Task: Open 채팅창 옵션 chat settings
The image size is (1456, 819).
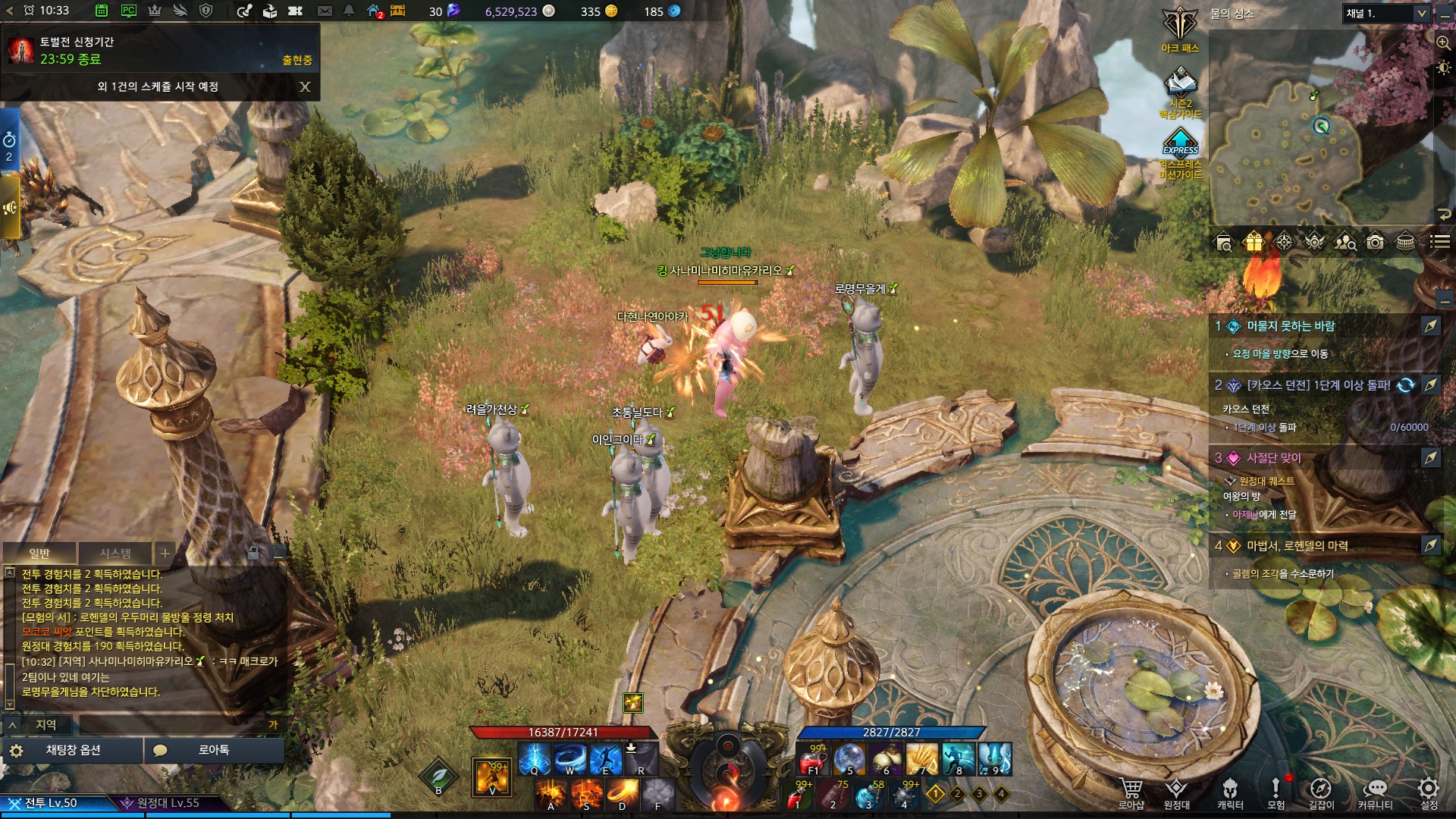Action: click(x=73, y=750)
